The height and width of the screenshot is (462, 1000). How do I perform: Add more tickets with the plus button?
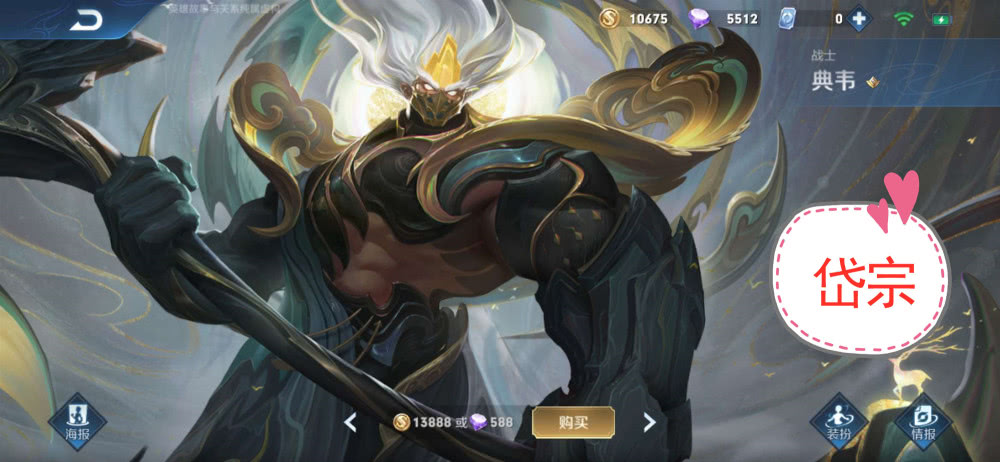click(857, 19)
